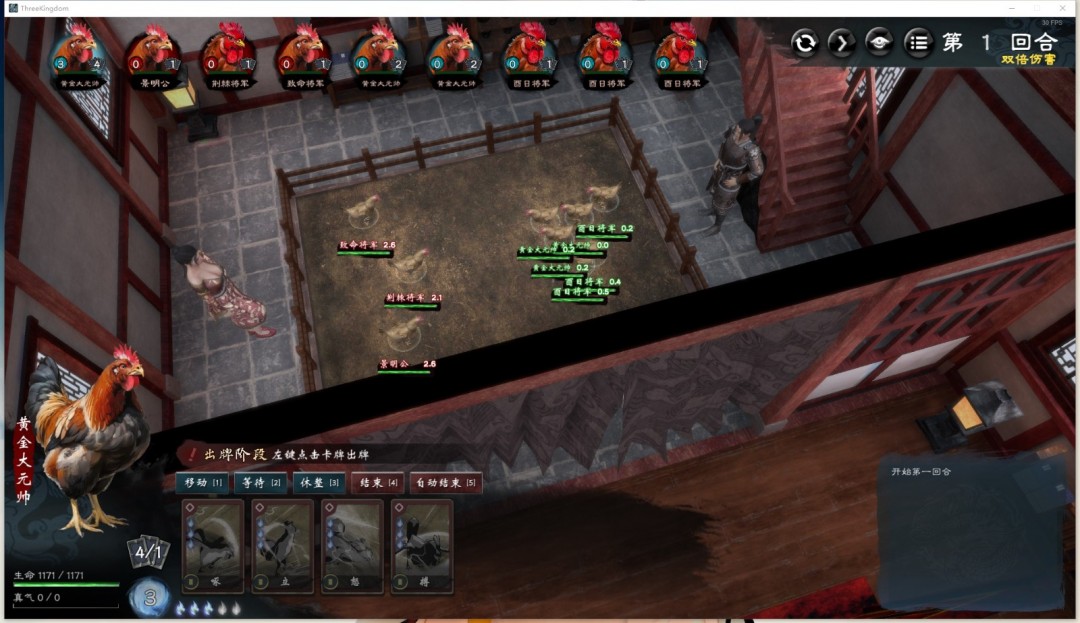Activate the 休整 rest button
Viewport: 1080px width, 623px height.
pyautogui.click(x=320, y=483)
